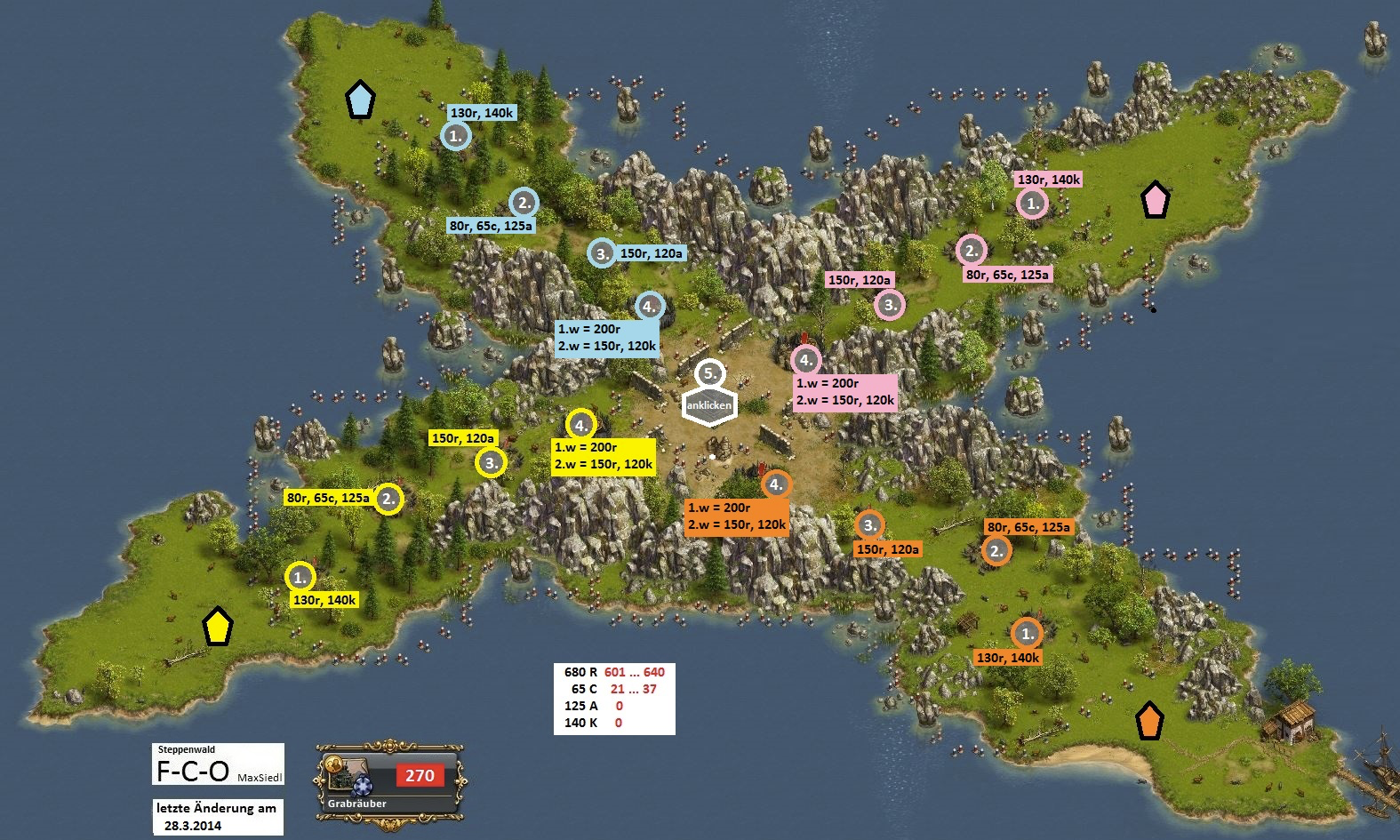The image size is (1400, 840).
Task: Choose the pink circle marker numbered 4
Action: tap(805, 360)
